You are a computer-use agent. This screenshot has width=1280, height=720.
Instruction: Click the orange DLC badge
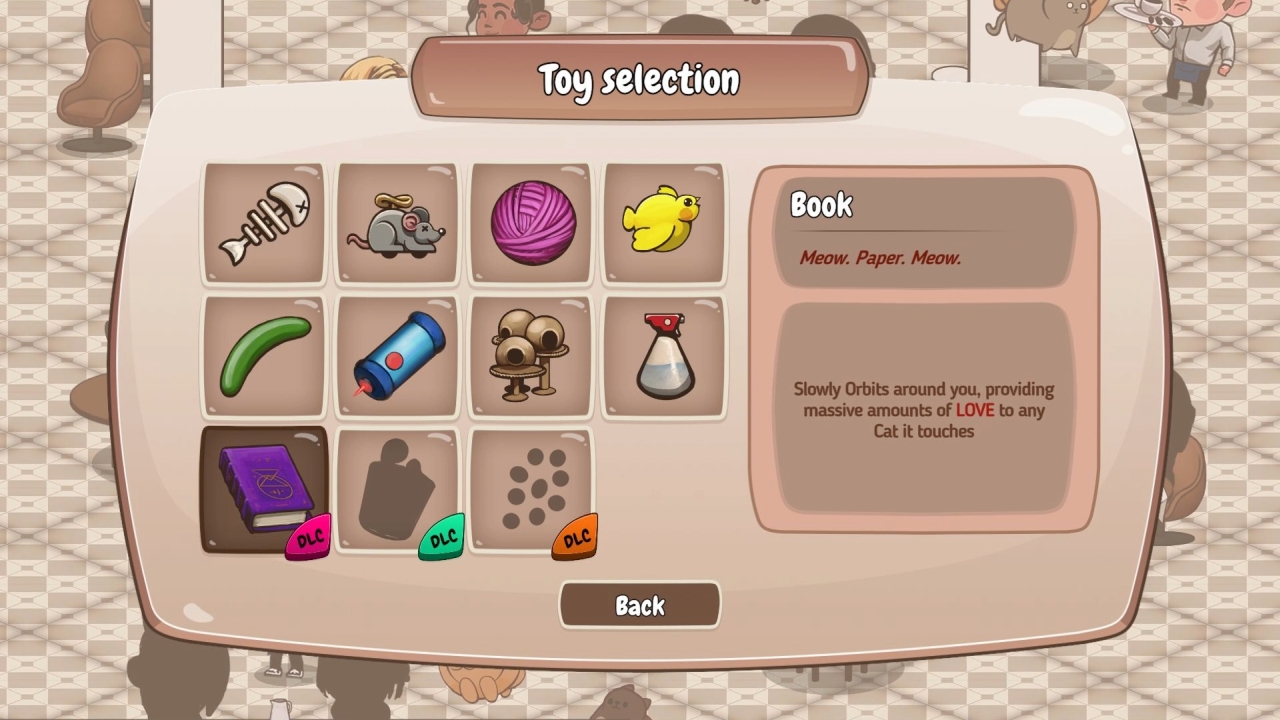pyautogui.click(x=574, y=537)
